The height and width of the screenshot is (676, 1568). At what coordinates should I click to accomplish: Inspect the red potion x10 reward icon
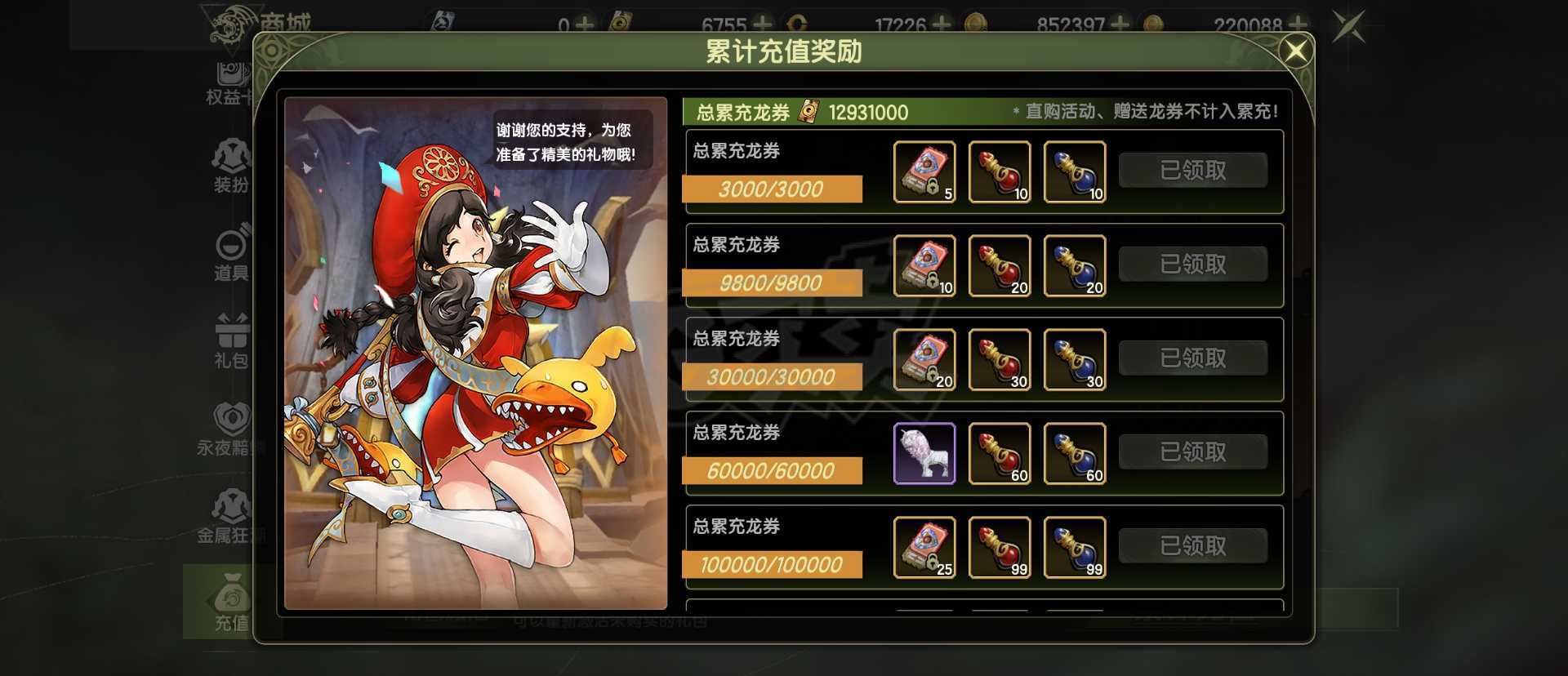pos(1000,171)
